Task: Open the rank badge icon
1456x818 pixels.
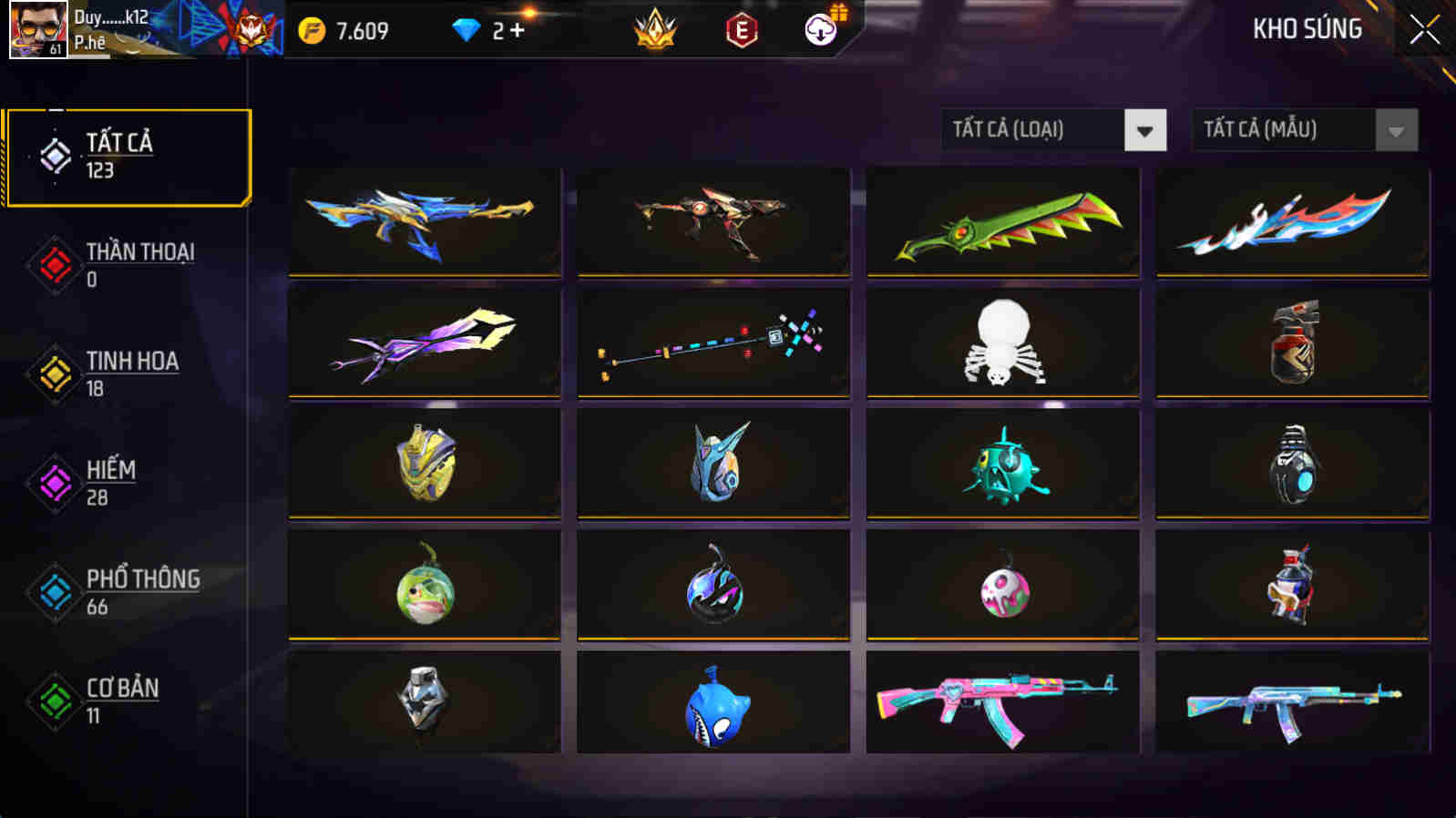Action: [x=656, y=30]
